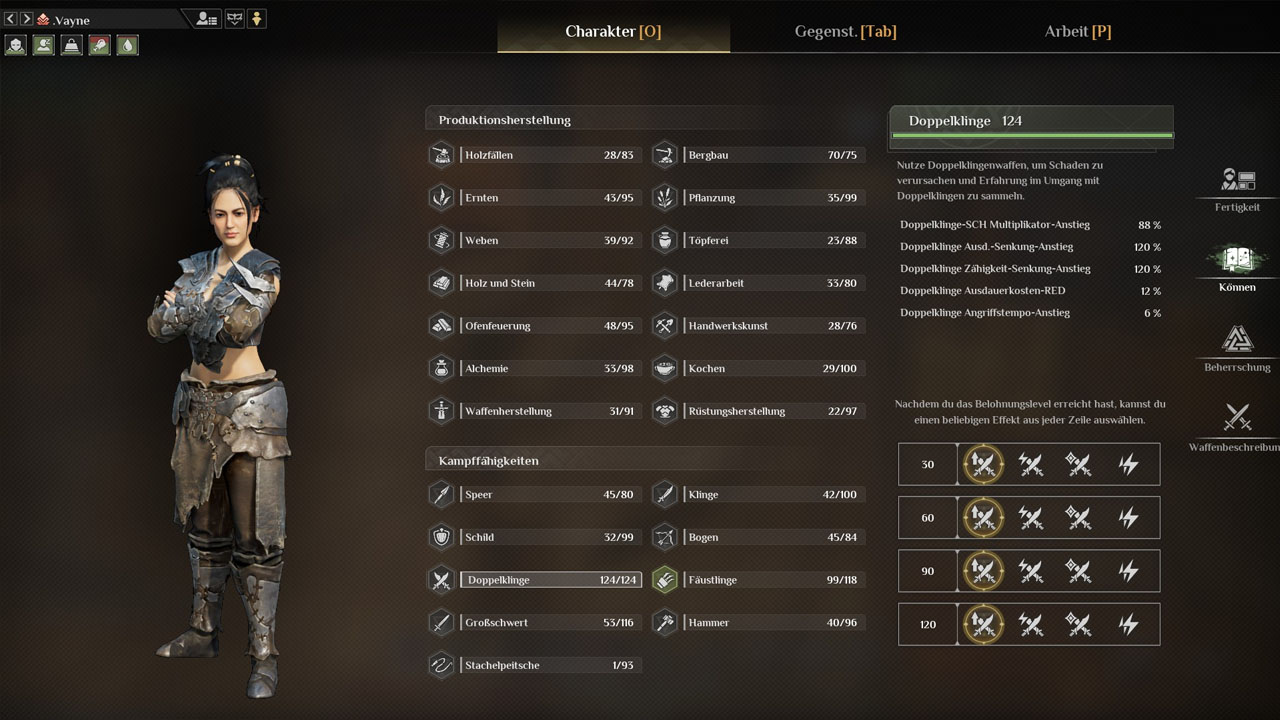This screenshot has height=720, width=1280.
Task: Select the Kochen skill row
Action: pos(772,368)
